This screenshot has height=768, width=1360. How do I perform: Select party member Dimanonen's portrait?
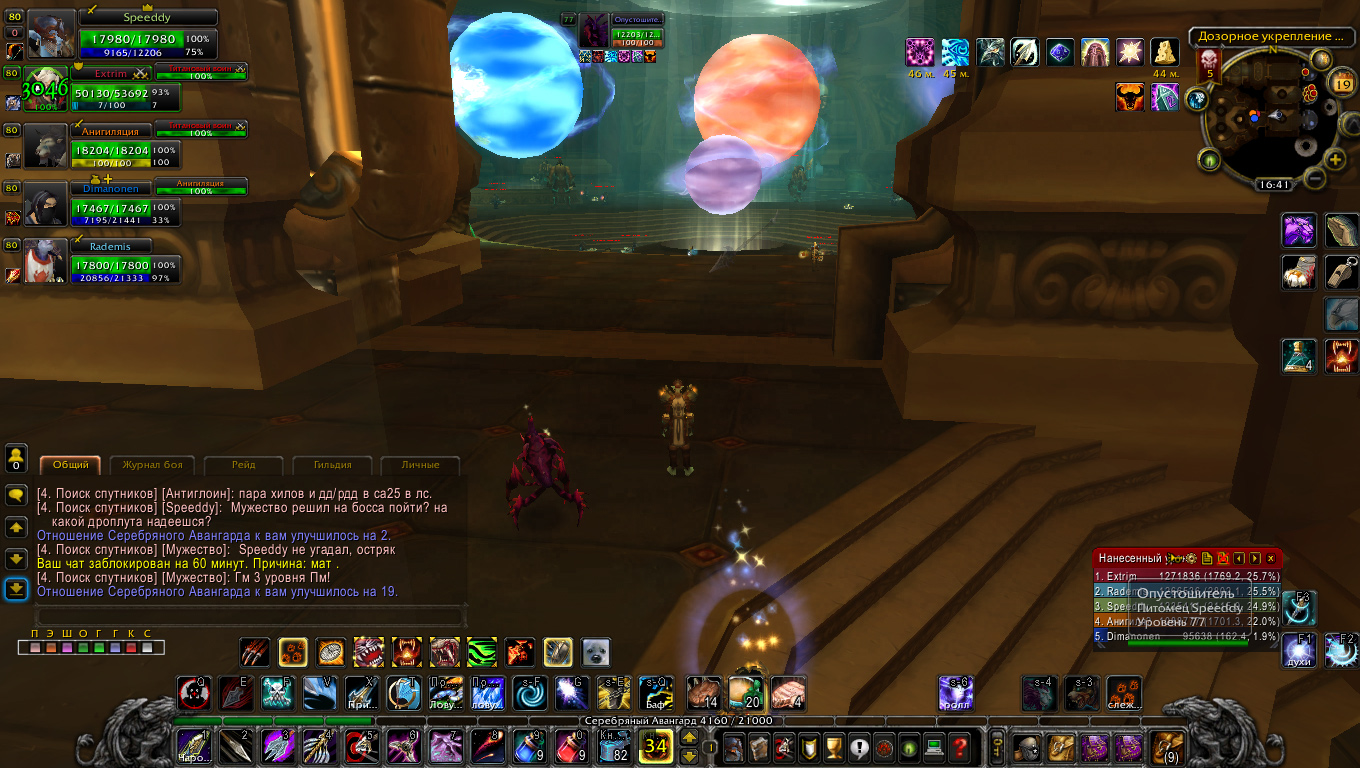pos(46,203)
